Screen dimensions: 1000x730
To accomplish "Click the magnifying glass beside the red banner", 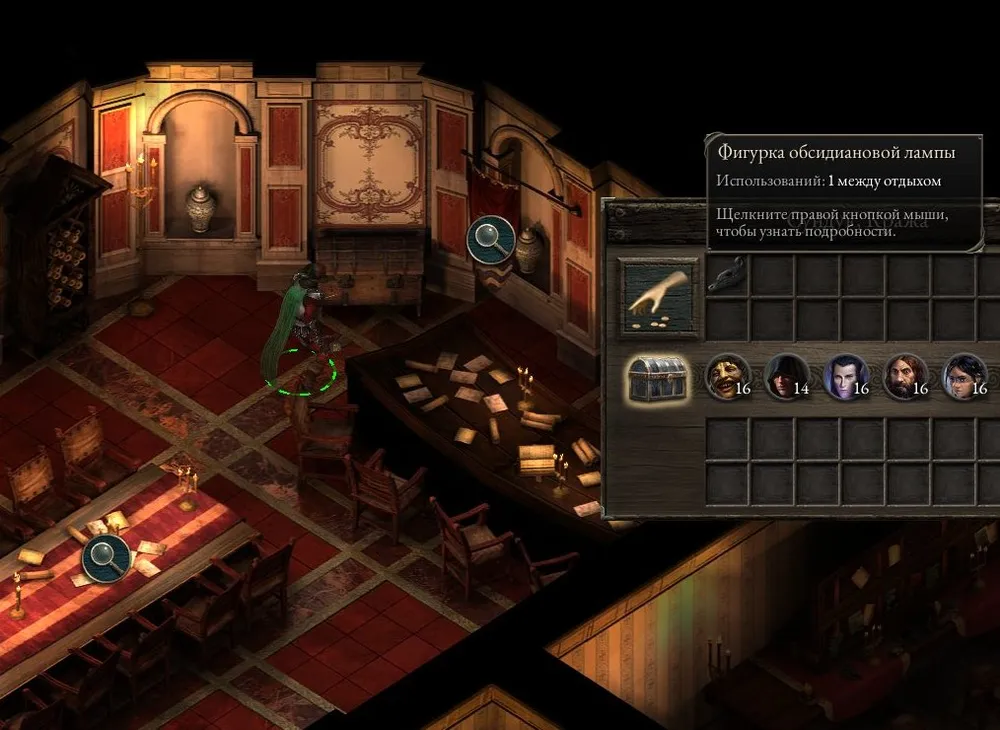I will tap(490, 238).
